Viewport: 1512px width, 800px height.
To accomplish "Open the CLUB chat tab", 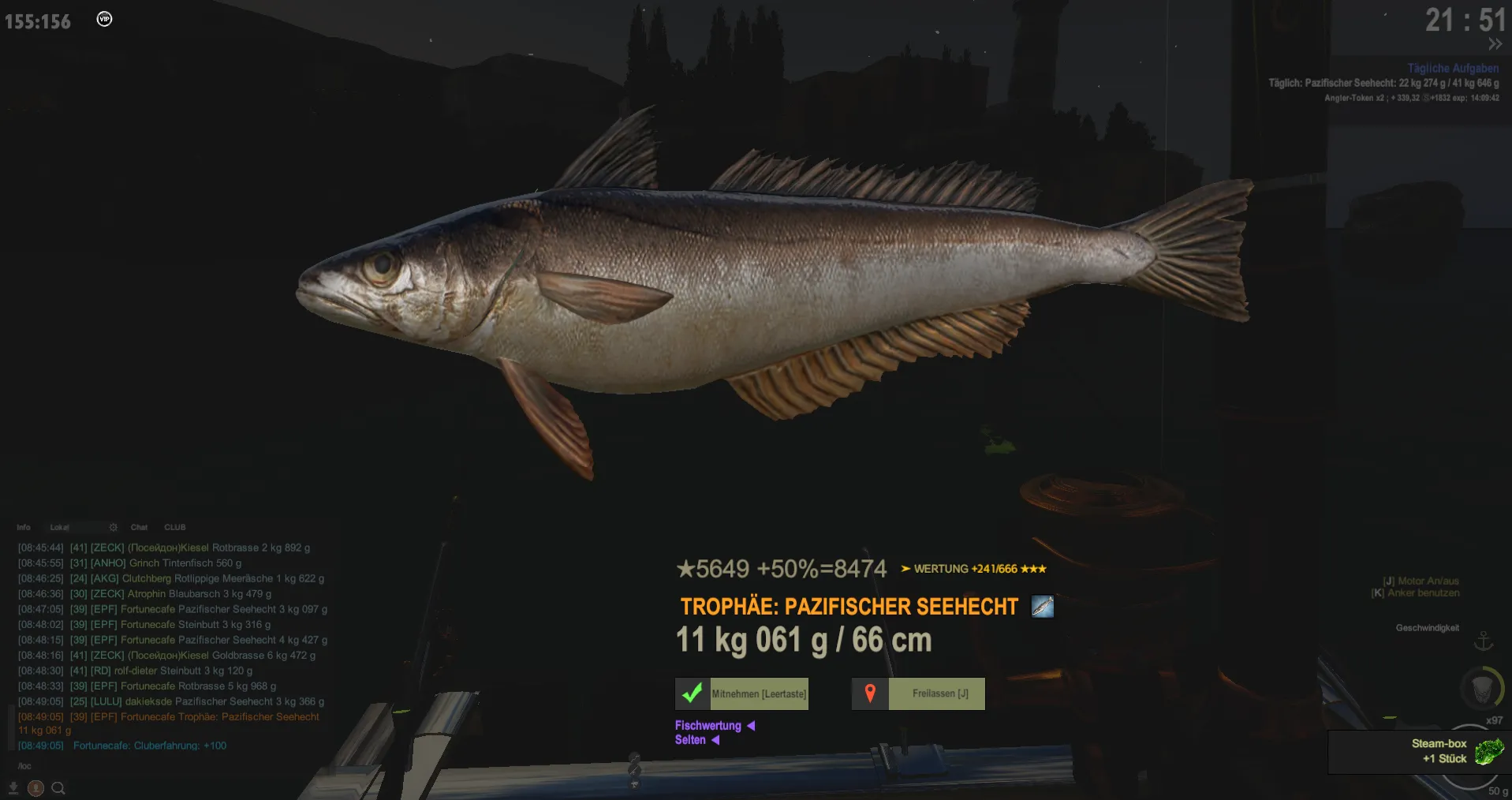I will click(x=175, y=527).
